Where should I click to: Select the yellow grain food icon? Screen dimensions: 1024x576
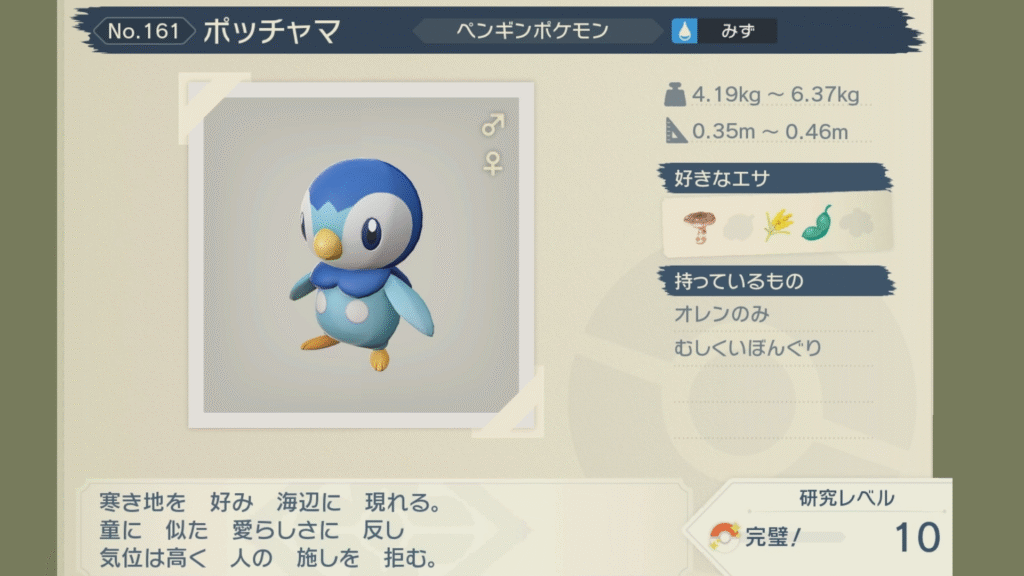coord(776,224)
